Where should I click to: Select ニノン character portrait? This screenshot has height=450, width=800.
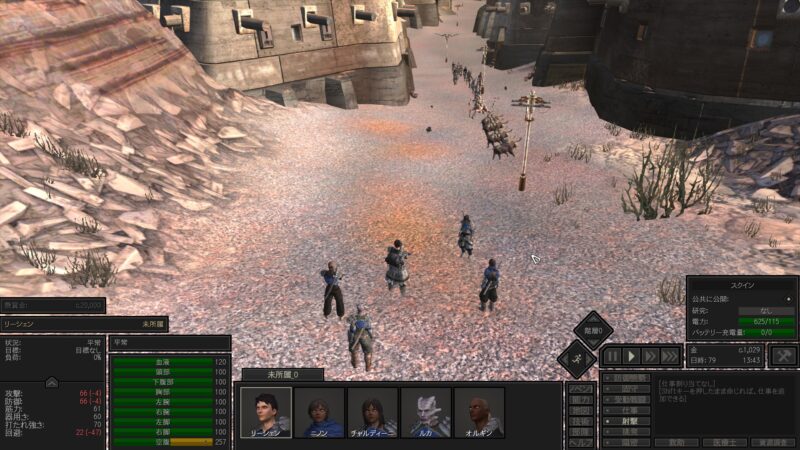pos(319,412)
